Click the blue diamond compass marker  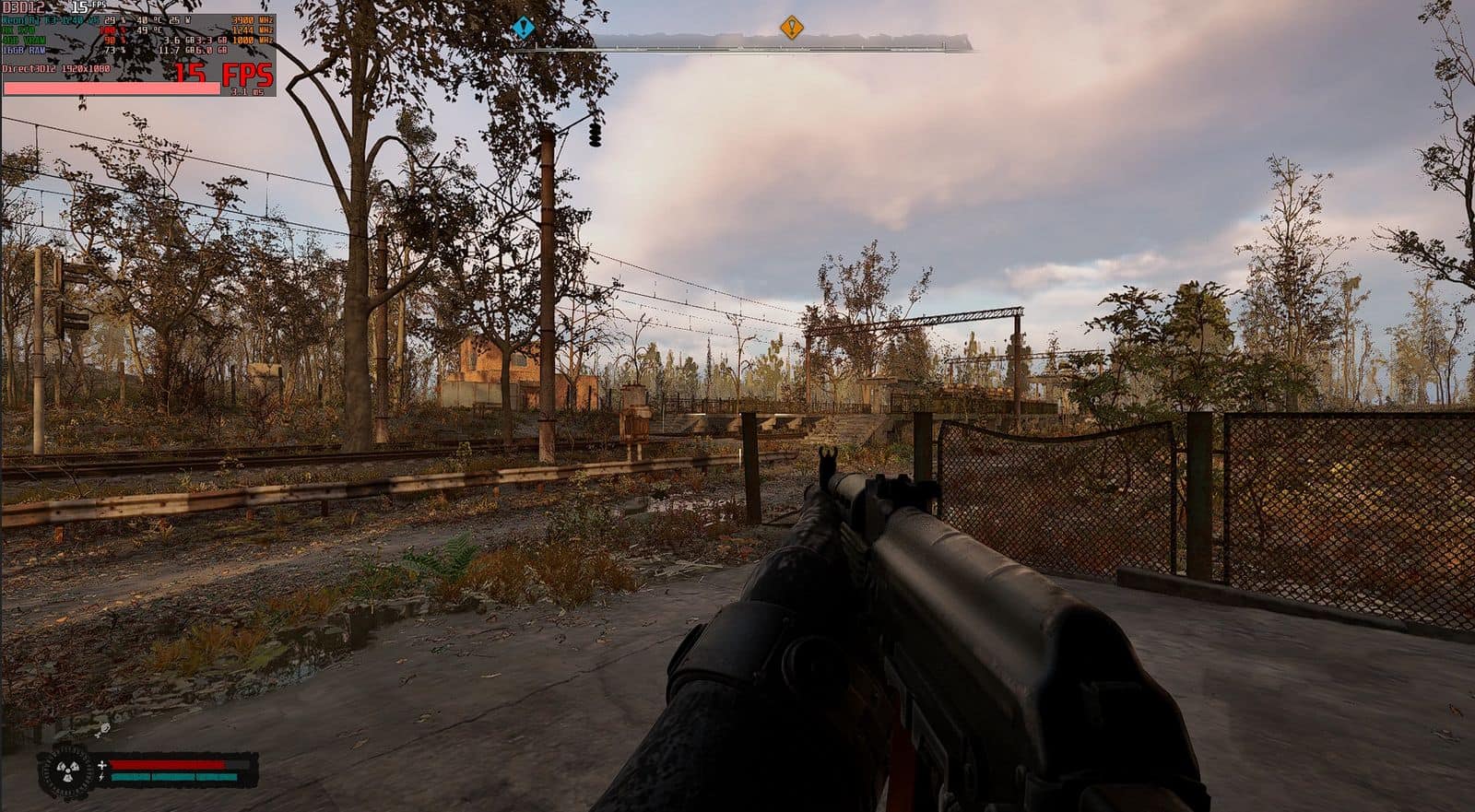(523, 28)
